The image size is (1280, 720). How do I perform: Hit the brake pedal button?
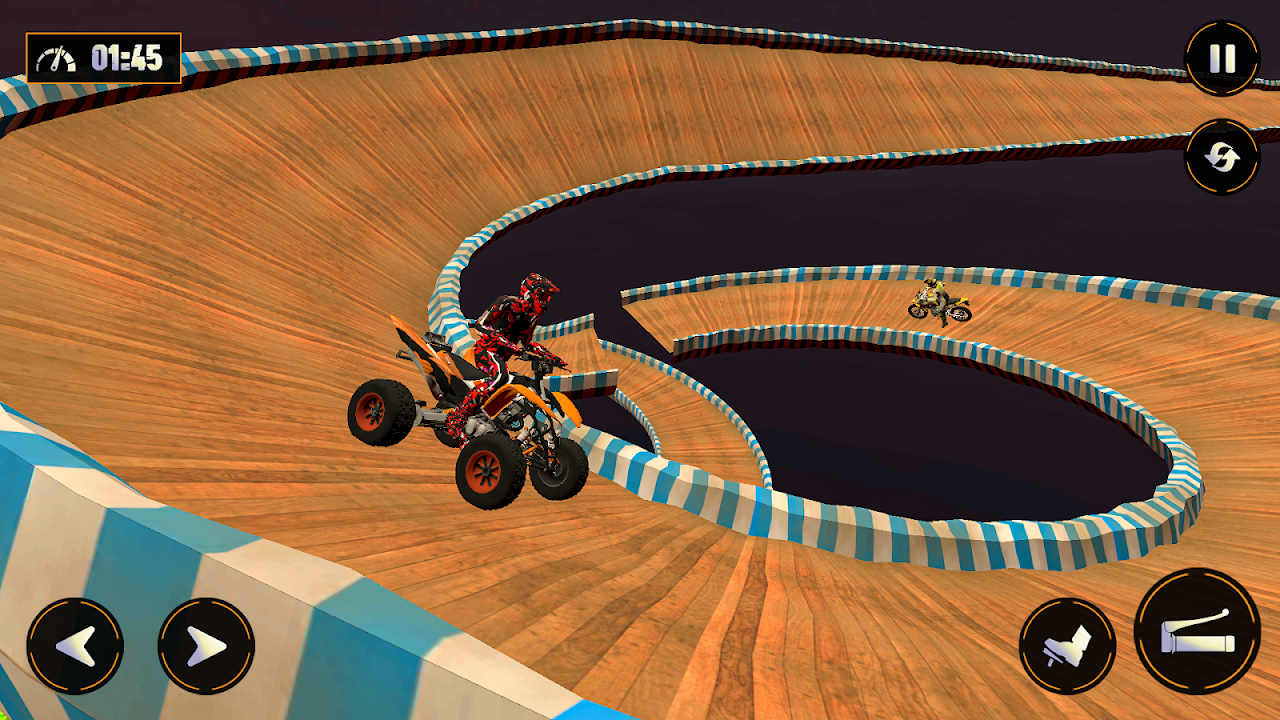[x=1067, y=646]
